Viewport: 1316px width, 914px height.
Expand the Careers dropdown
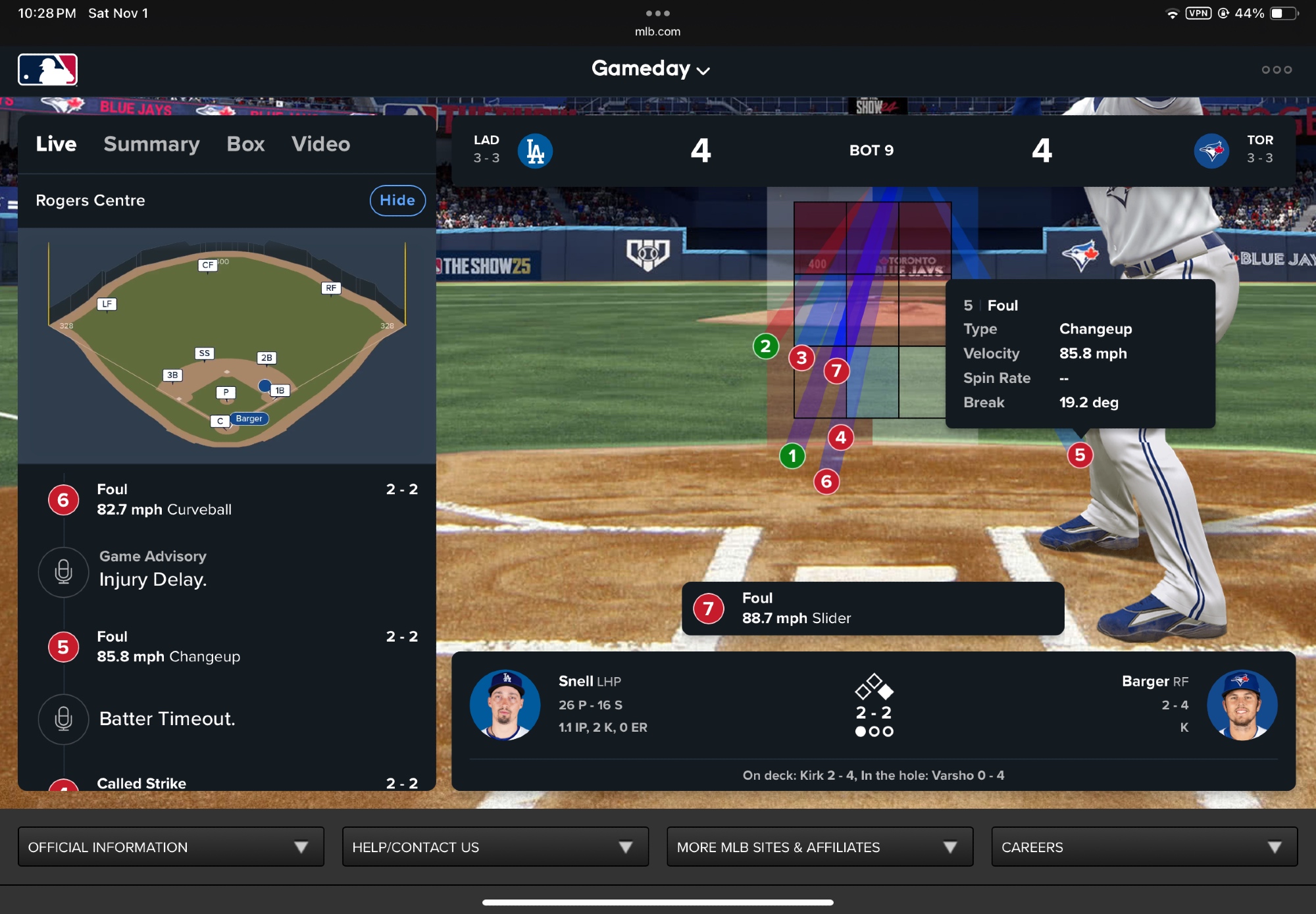[1144, 847]
